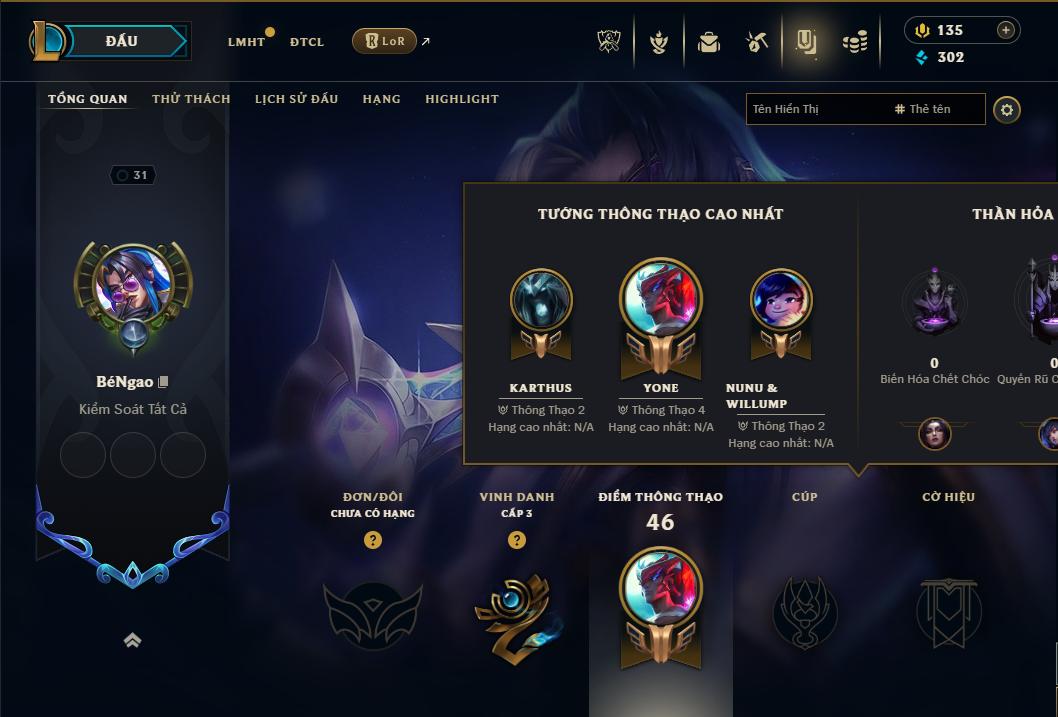Open profile settings gear icon

pyautogui.click(x=1007, y=109)
